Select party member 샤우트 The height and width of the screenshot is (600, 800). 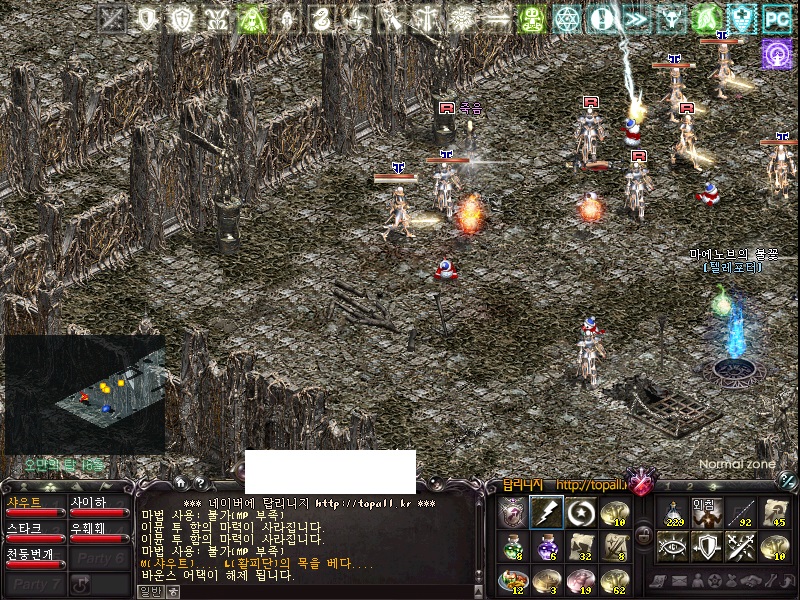coord(33,505)
